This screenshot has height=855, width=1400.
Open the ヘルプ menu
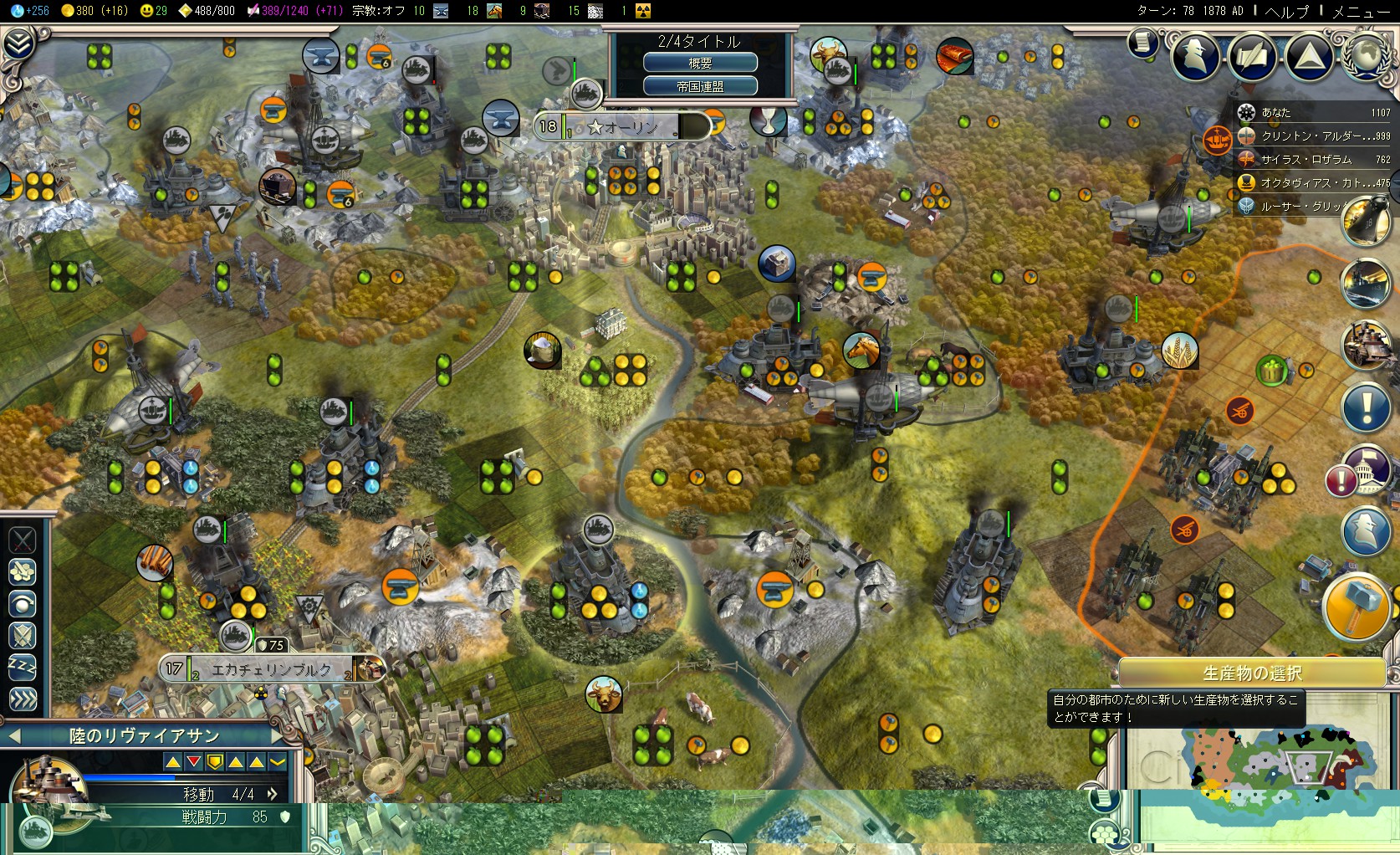coord(1286,11)
